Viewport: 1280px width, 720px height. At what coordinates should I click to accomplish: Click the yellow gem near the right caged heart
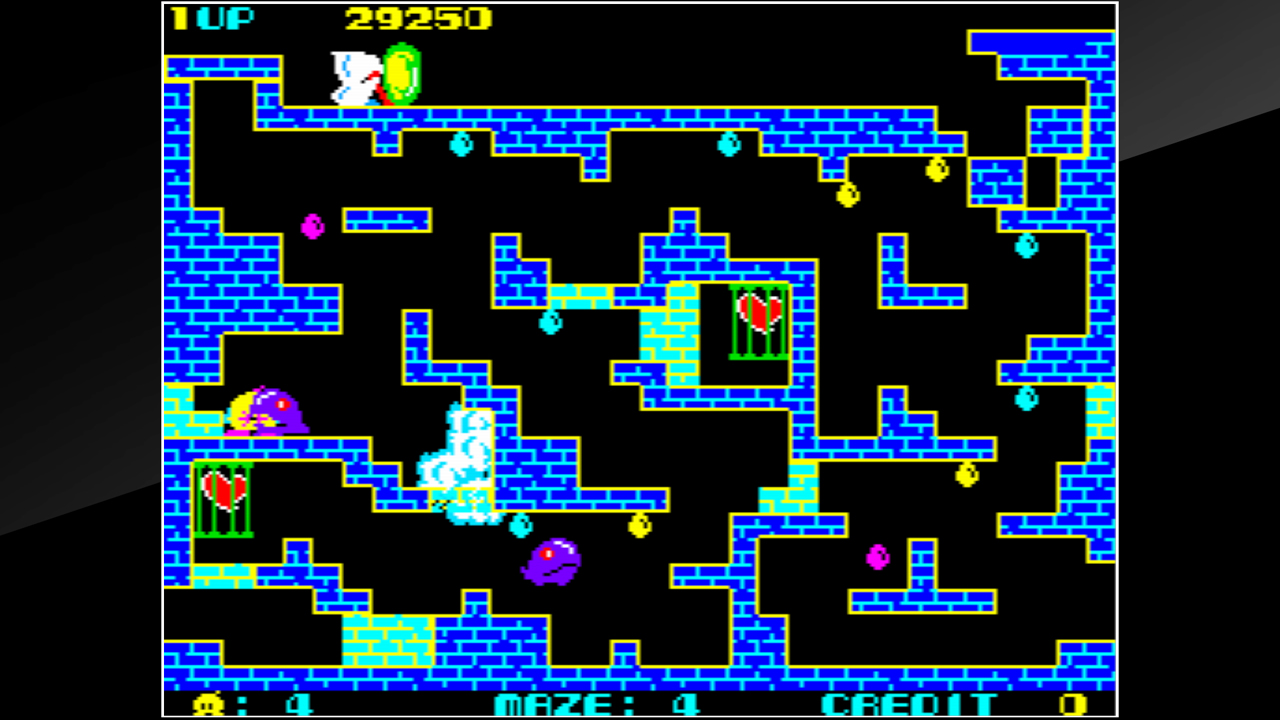(850, 194)
